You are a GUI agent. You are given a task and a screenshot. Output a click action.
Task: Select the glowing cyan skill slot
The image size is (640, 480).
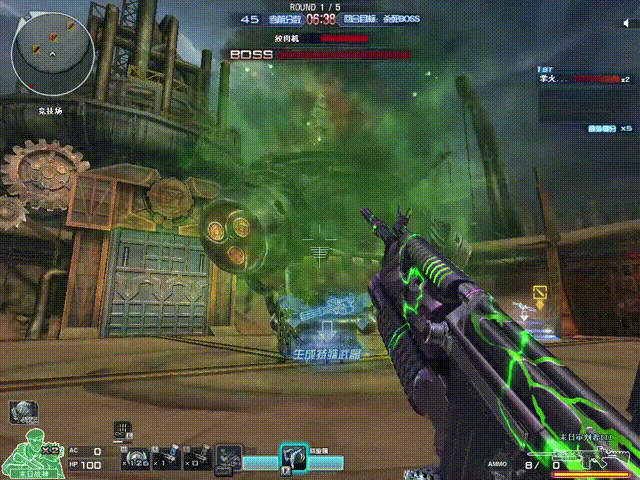pos(293,457)
